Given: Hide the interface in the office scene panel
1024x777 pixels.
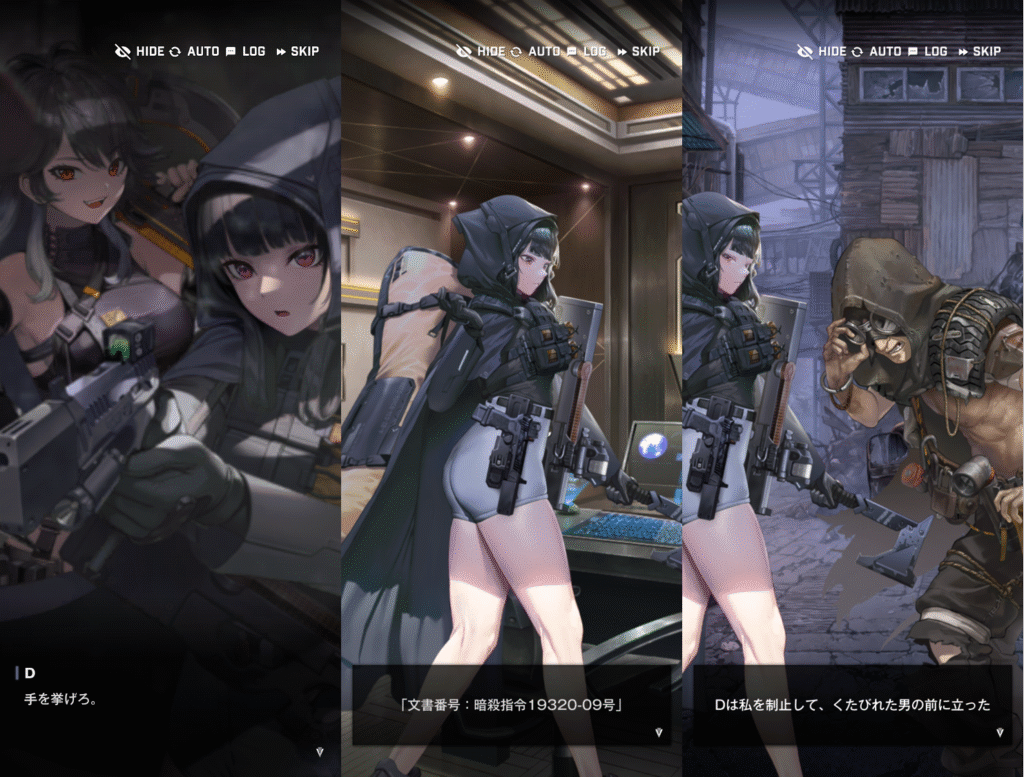Looking at the screenshot, I should [x=480, y=51].
